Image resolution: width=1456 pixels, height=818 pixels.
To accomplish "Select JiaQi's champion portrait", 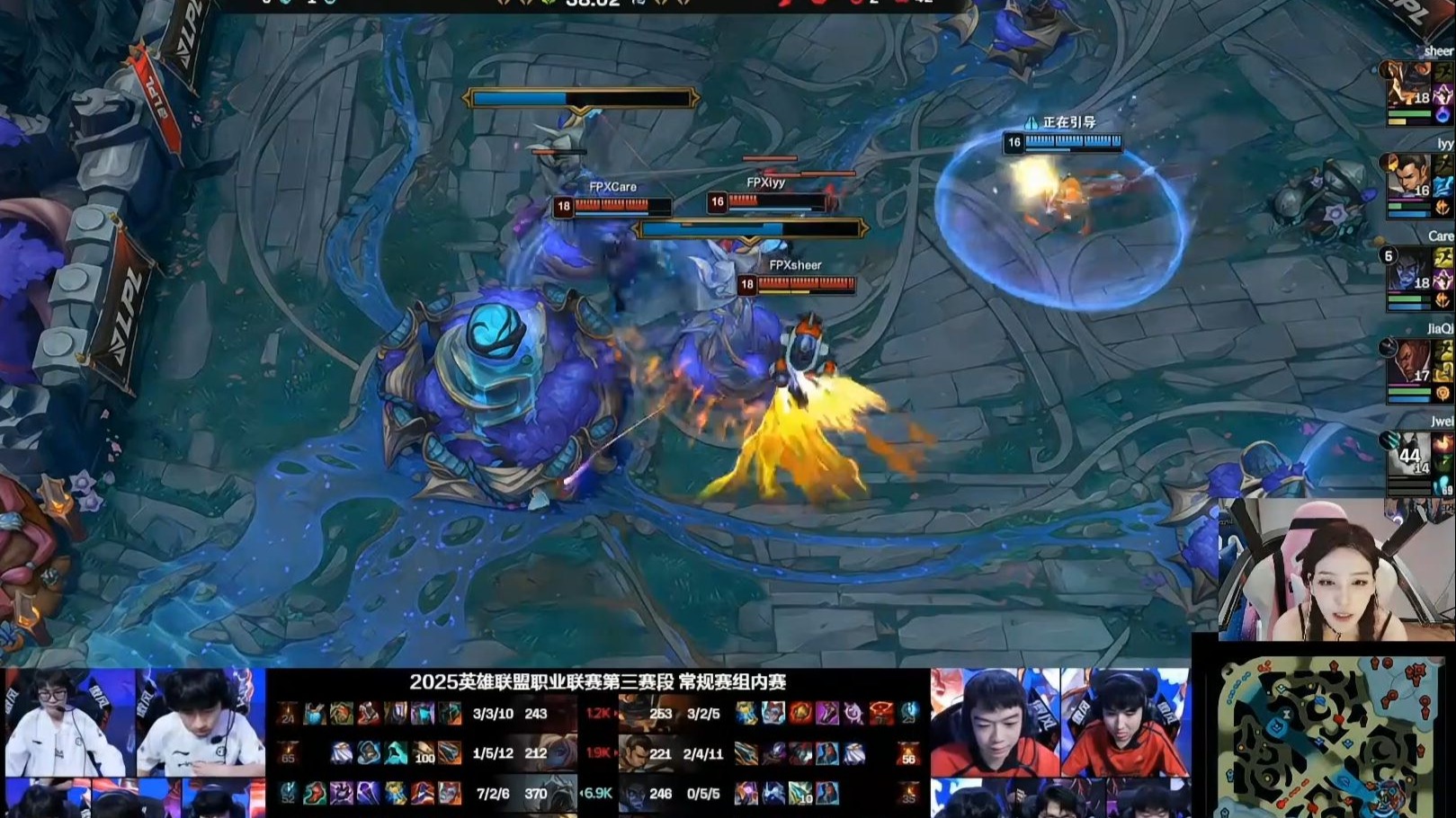I will click(1407, 362).
